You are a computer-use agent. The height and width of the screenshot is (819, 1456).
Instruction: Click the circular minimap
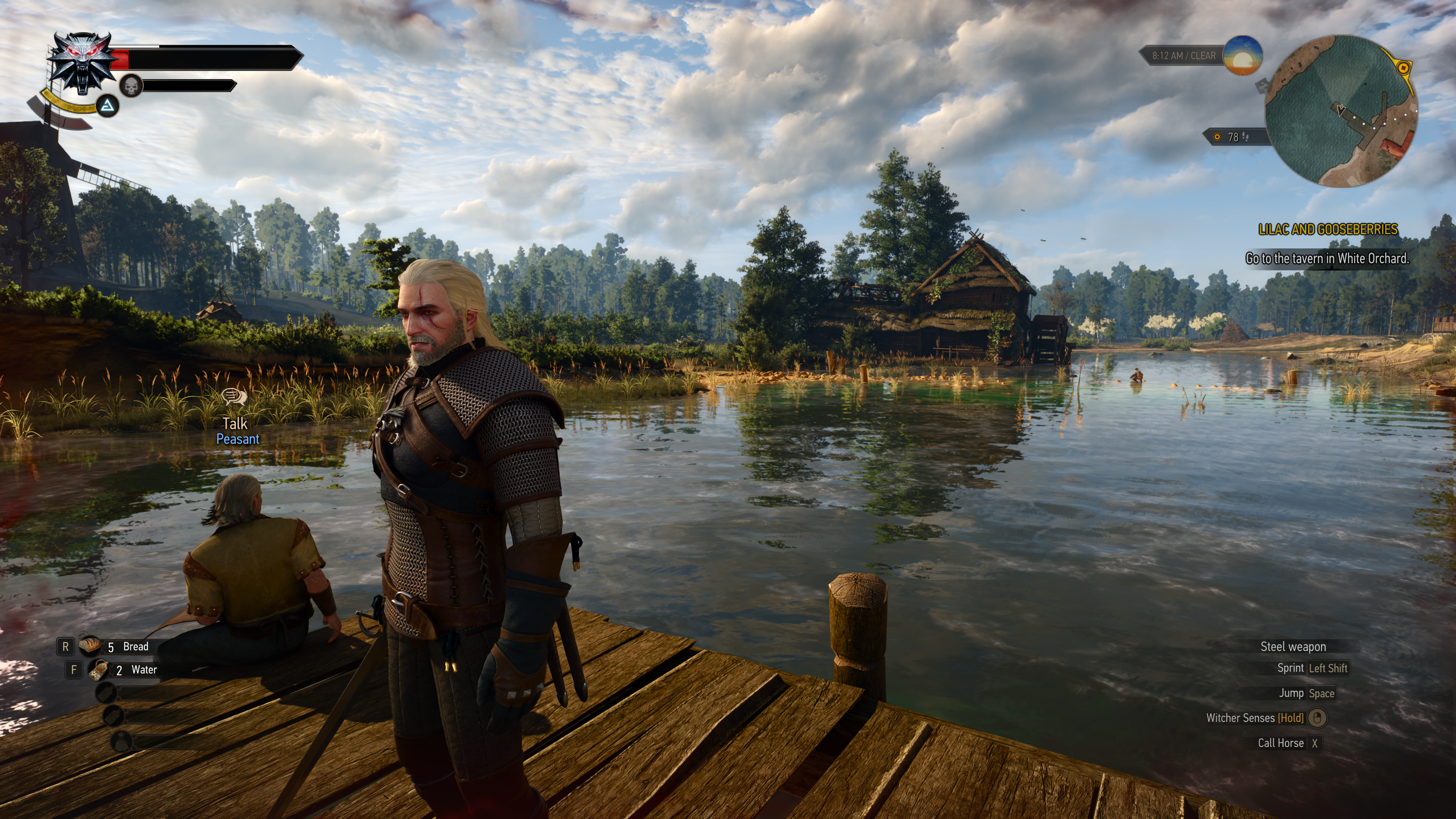click(x=1341, y=111)
